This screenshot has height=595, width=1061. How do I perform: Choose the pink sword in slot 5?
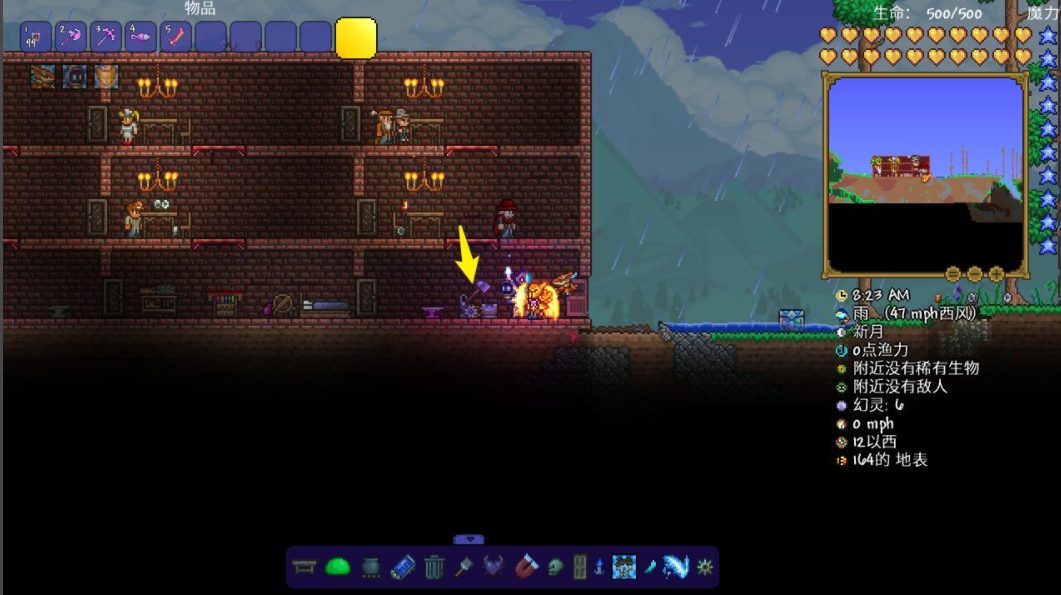pyautogui.click(x=175, y=38)
